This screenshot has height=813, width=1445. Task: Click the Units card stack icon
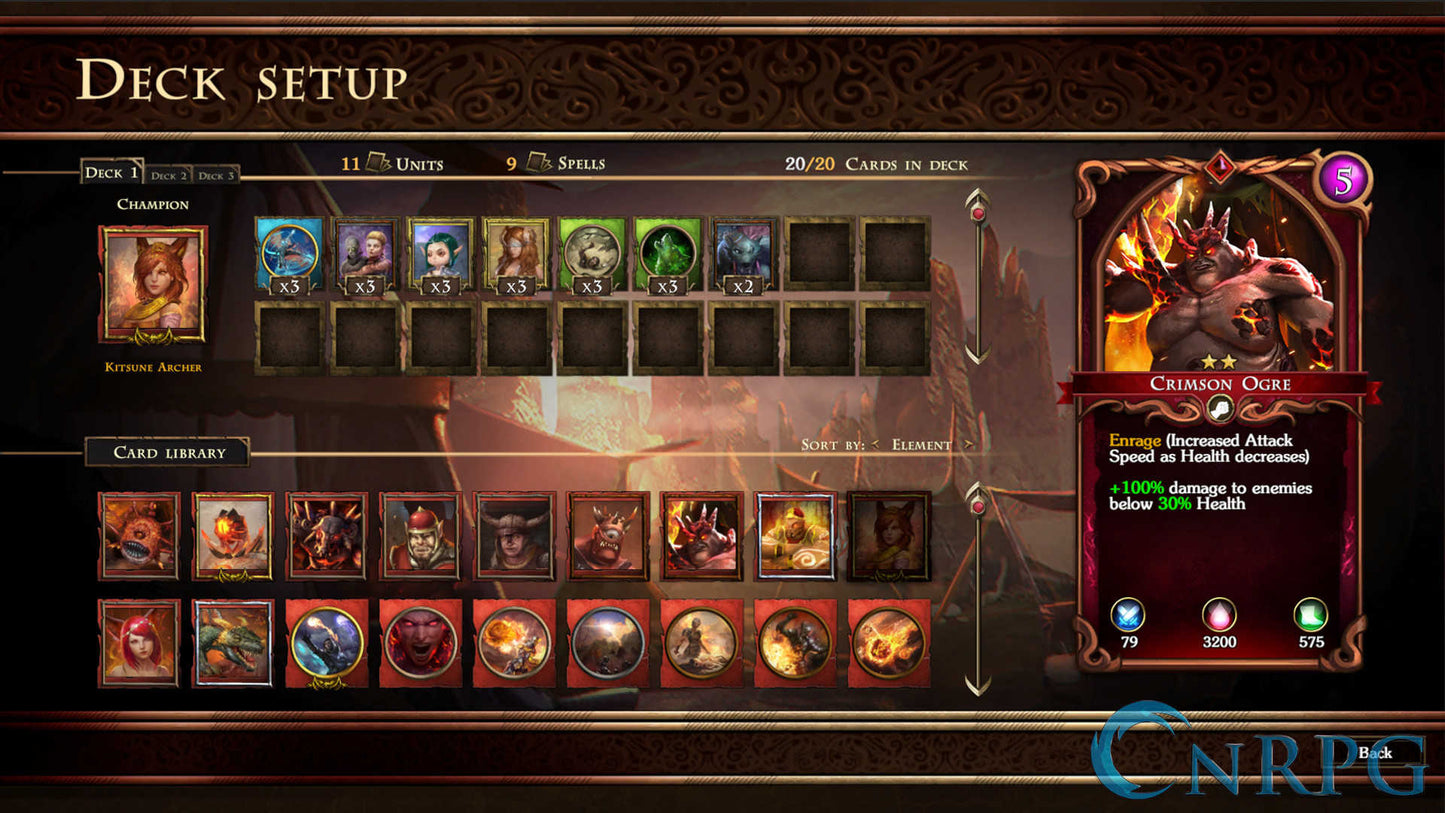point(378,163)
